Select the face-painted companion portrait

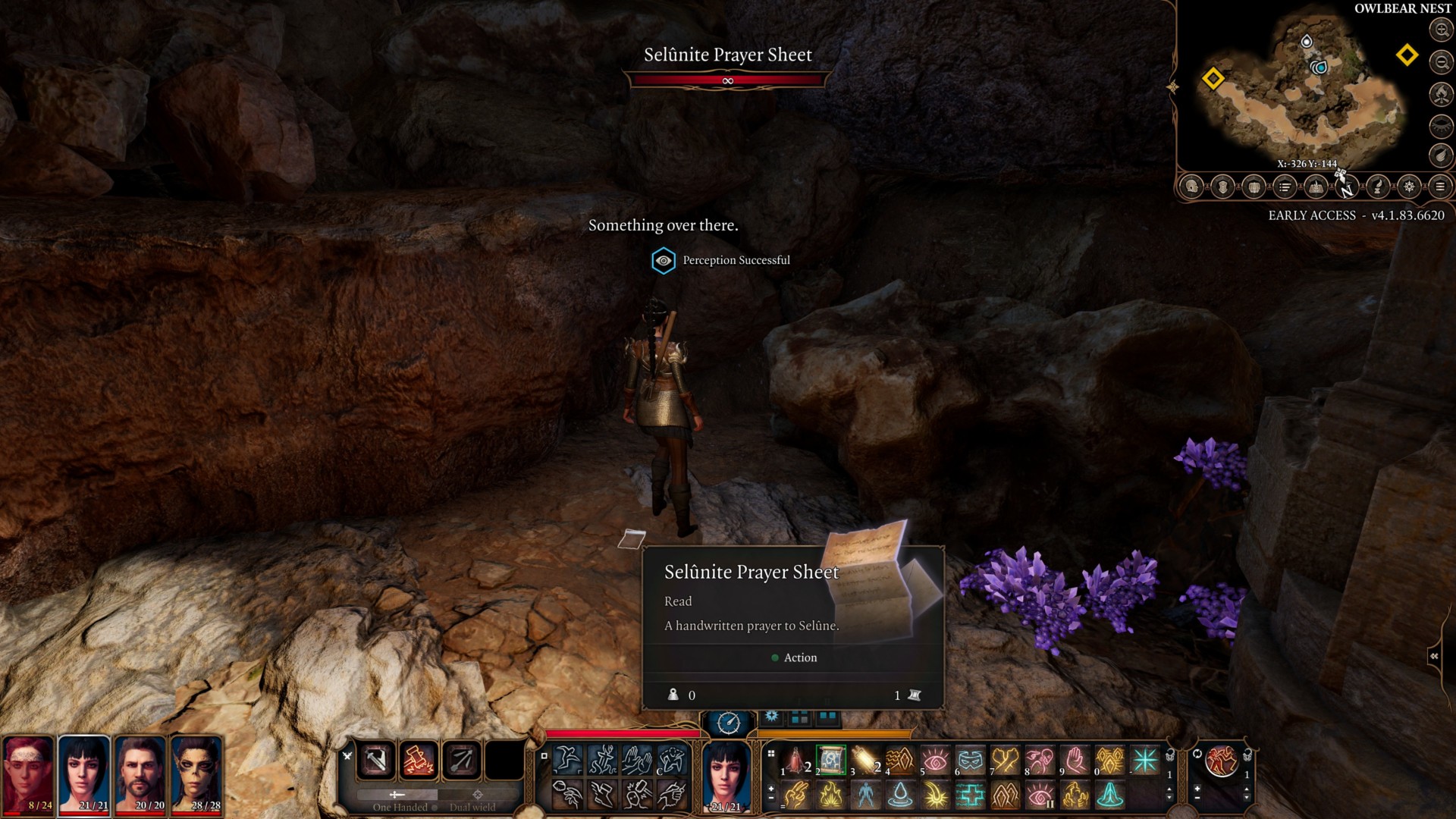196,773
